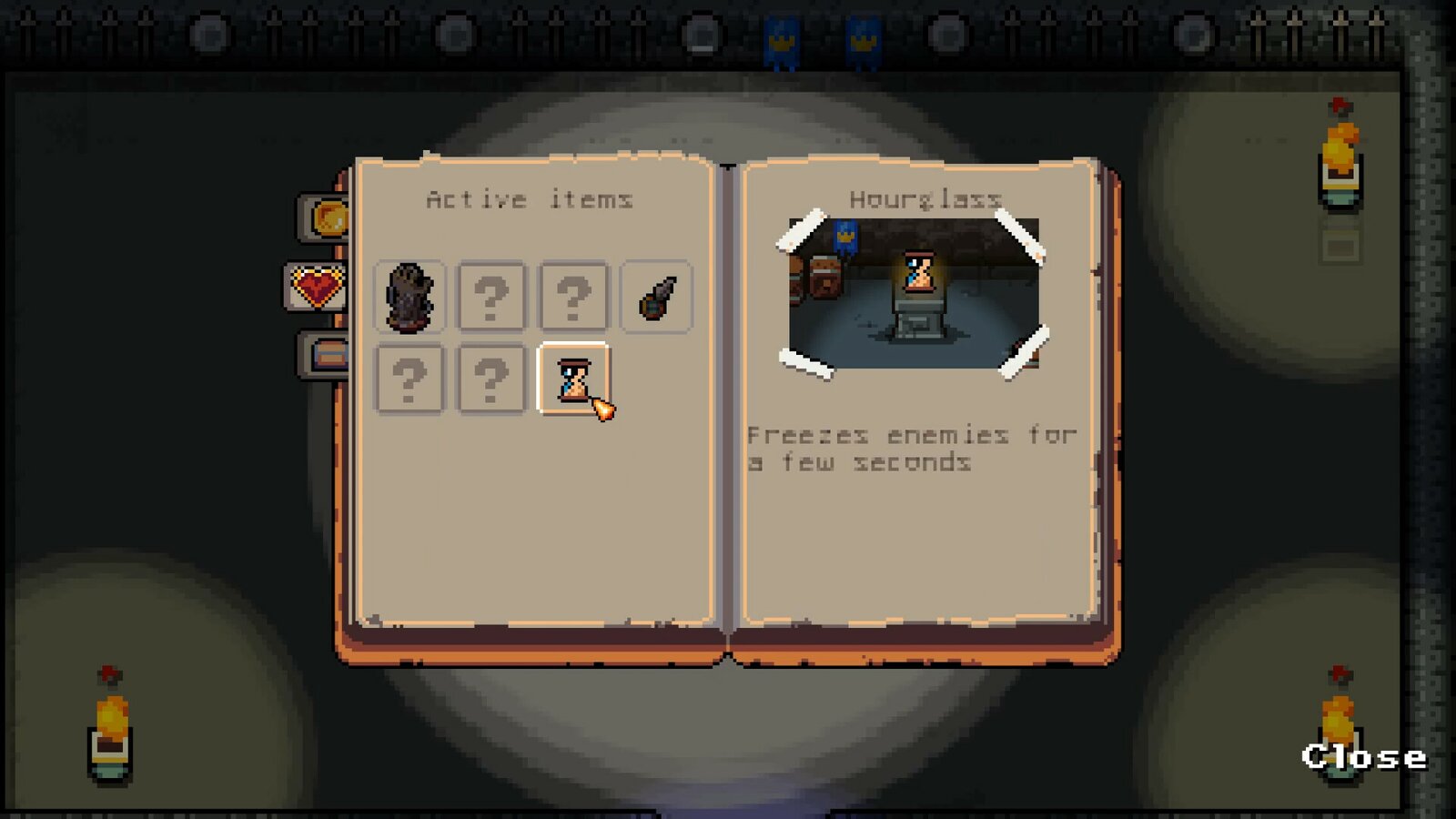Viewport: 1456px width, 819px height.
Task: Click the Active items page heading
Action: 532,198
